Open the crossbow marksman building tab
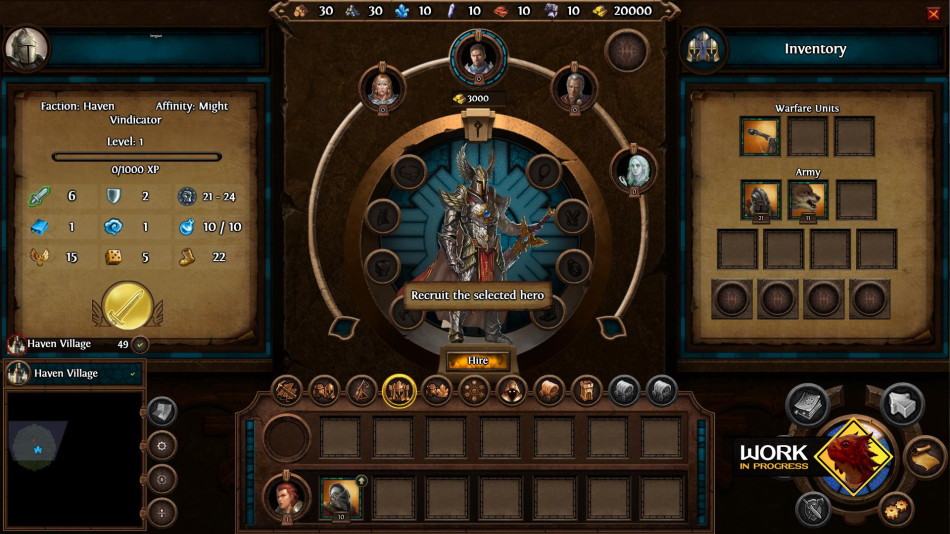Viewport: 950px width, 534px height. pos(287,391)
